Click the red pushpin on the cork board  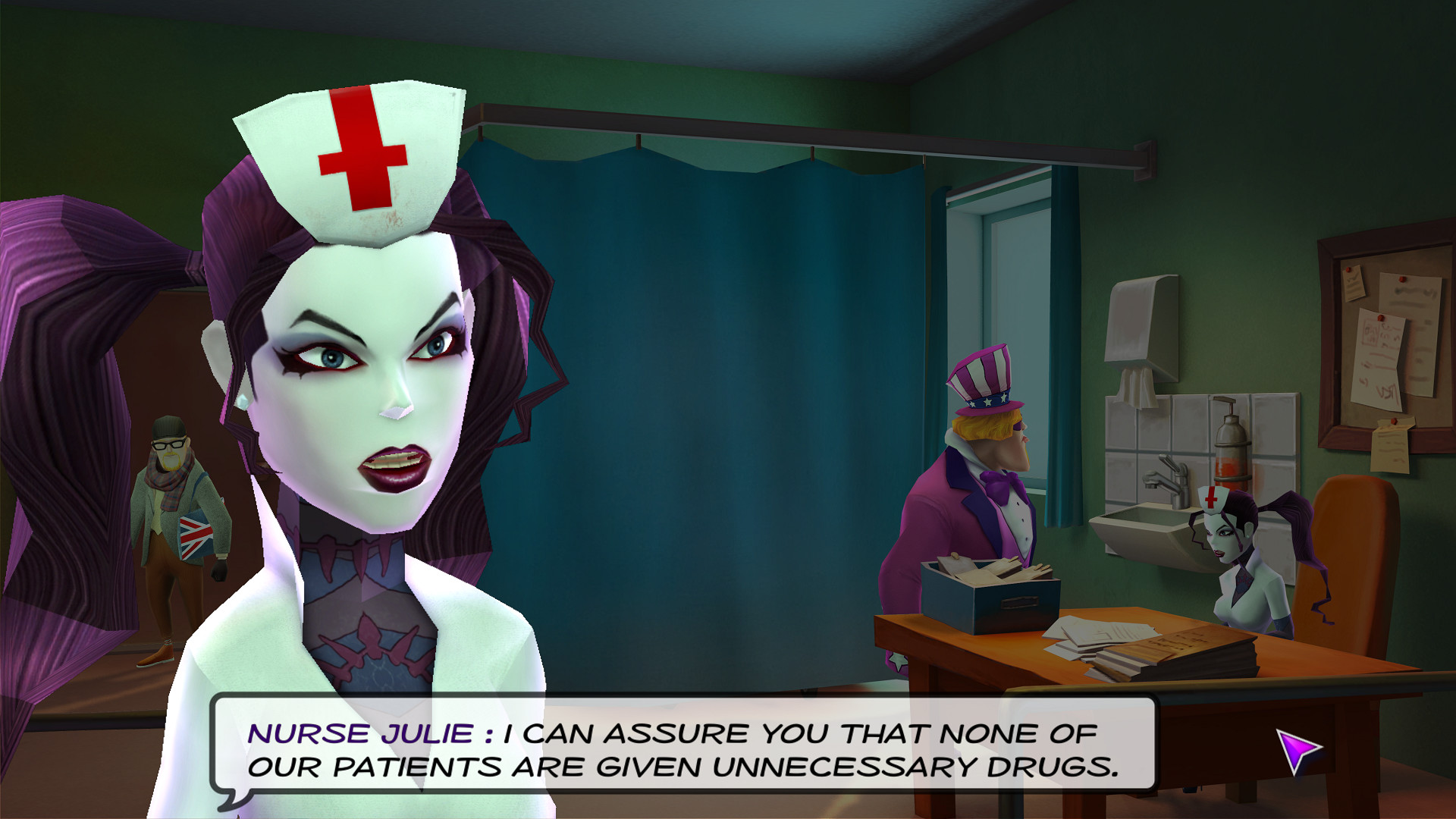[1402, 280]
